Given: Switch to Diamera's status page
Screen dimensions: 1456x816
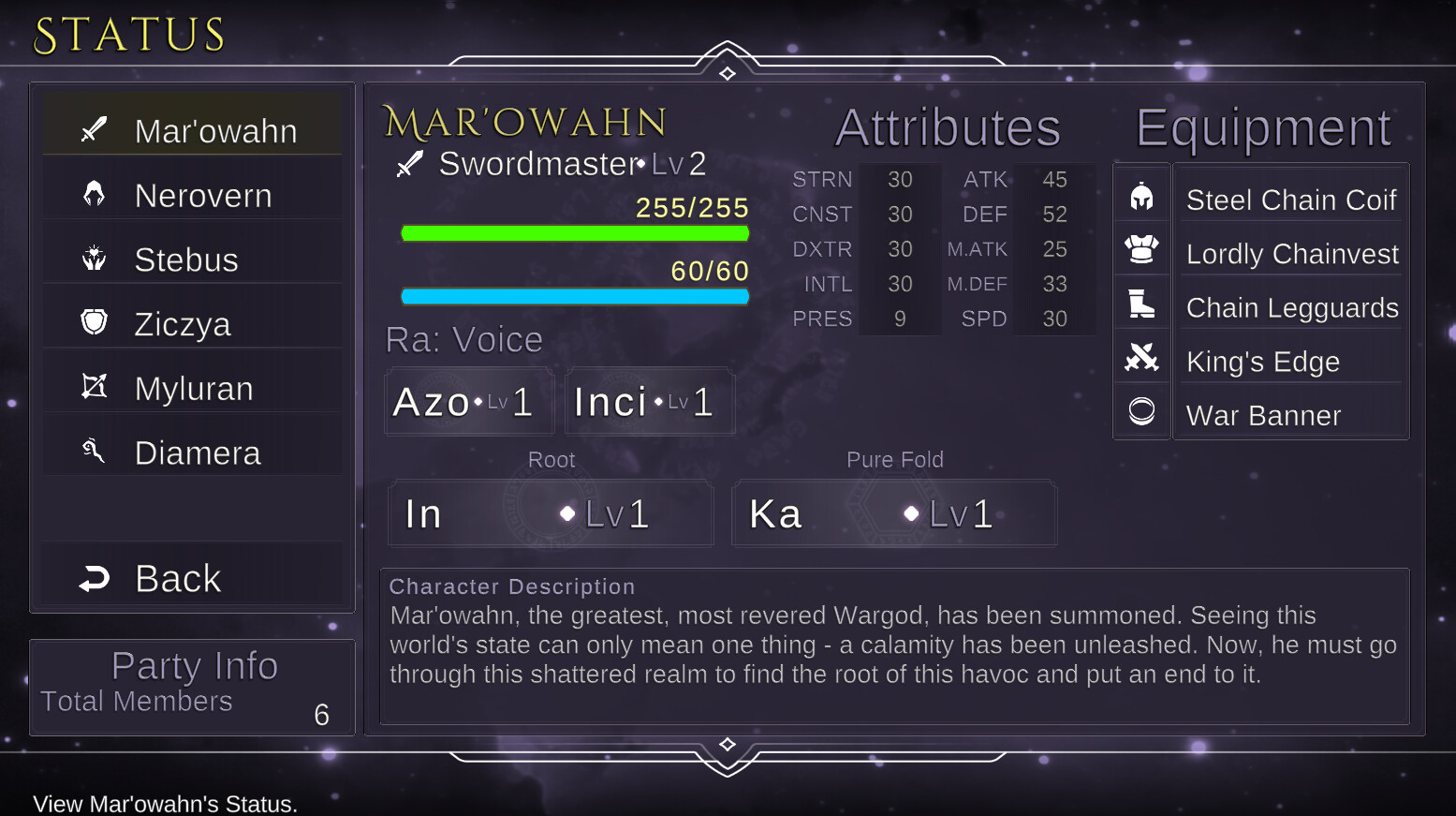Looking at the screenshot, I should (199, 451).
